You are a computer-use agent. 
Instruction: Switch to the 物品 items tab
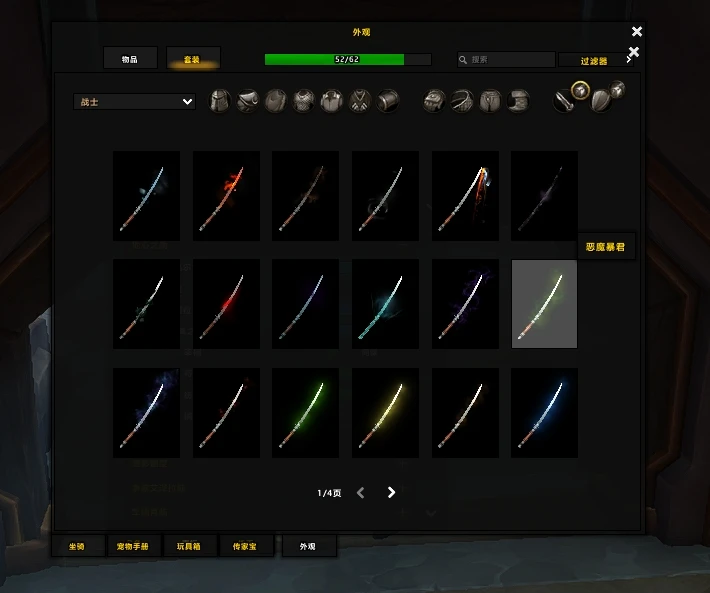[129, 59]
